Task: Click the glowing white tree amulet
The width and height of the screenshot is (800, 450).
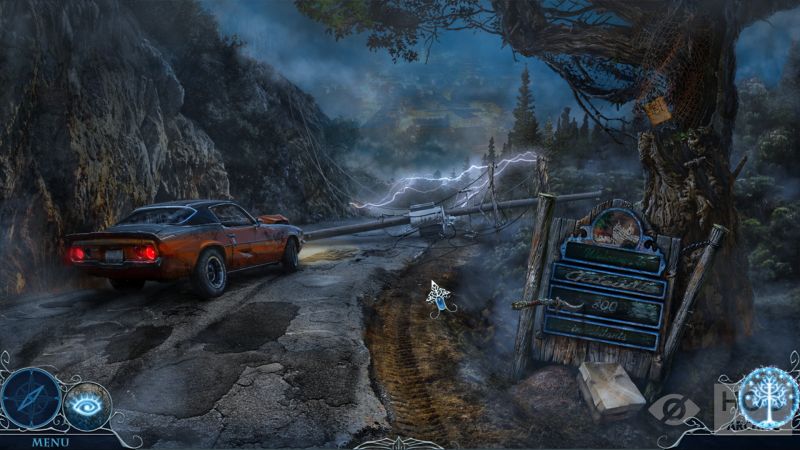Action: [x=768, y=399]
